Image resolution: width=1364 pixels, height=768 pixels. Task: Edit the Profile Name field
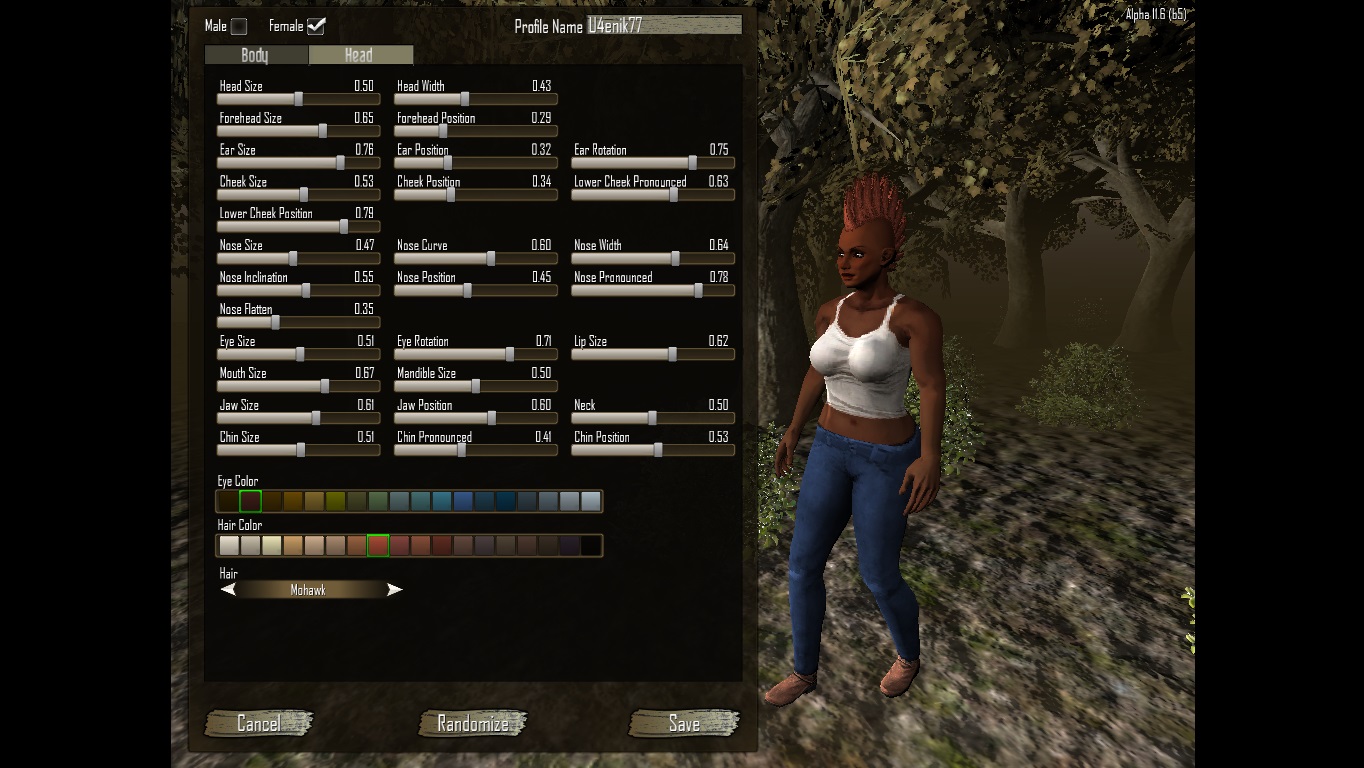tap(664, 26)
